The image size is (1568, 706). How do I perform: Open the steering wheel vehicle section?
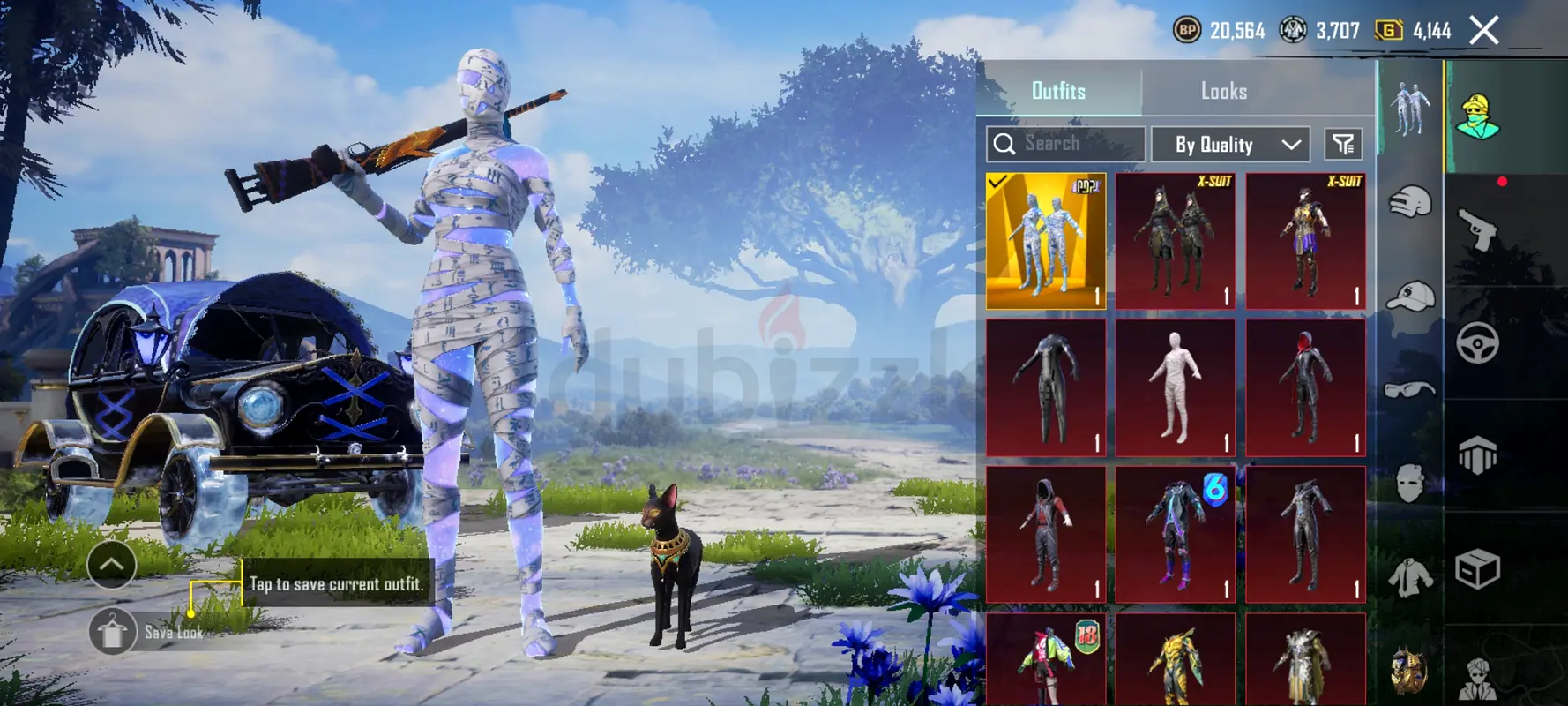pyautogui.click(x=1477, y=343)
